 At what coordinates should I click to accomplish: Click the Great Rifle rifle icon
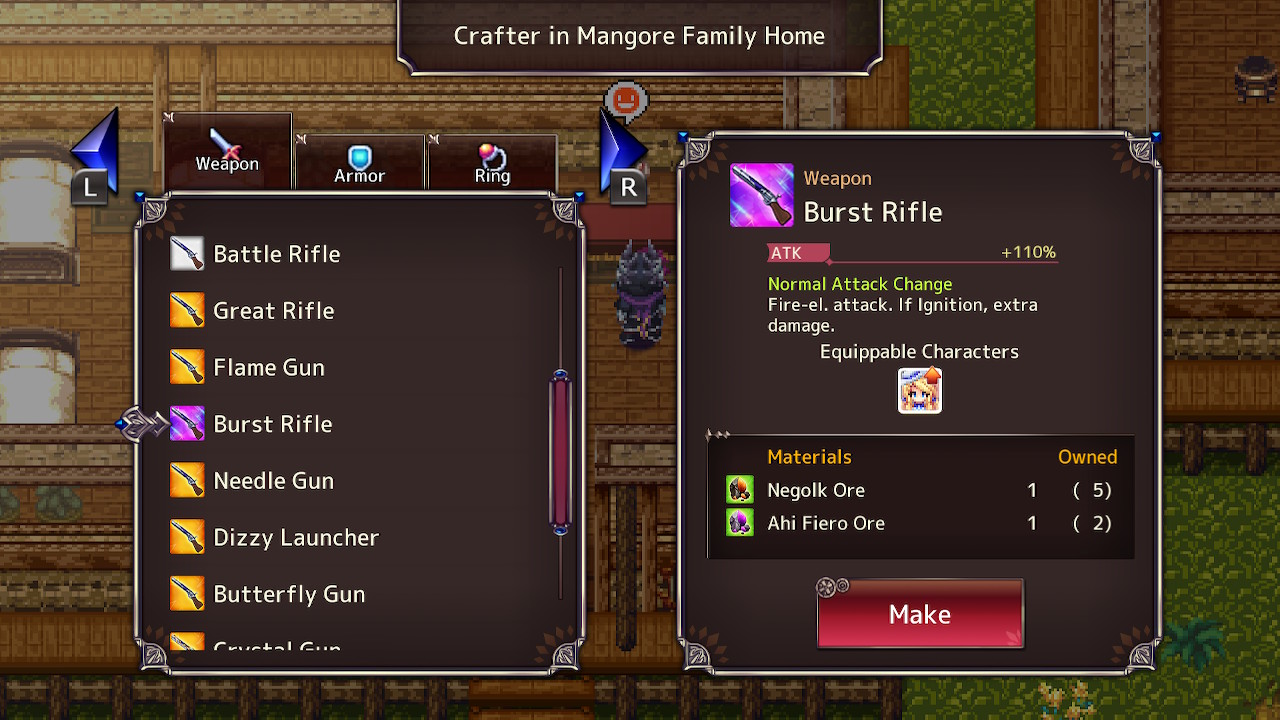click(185, 310)
